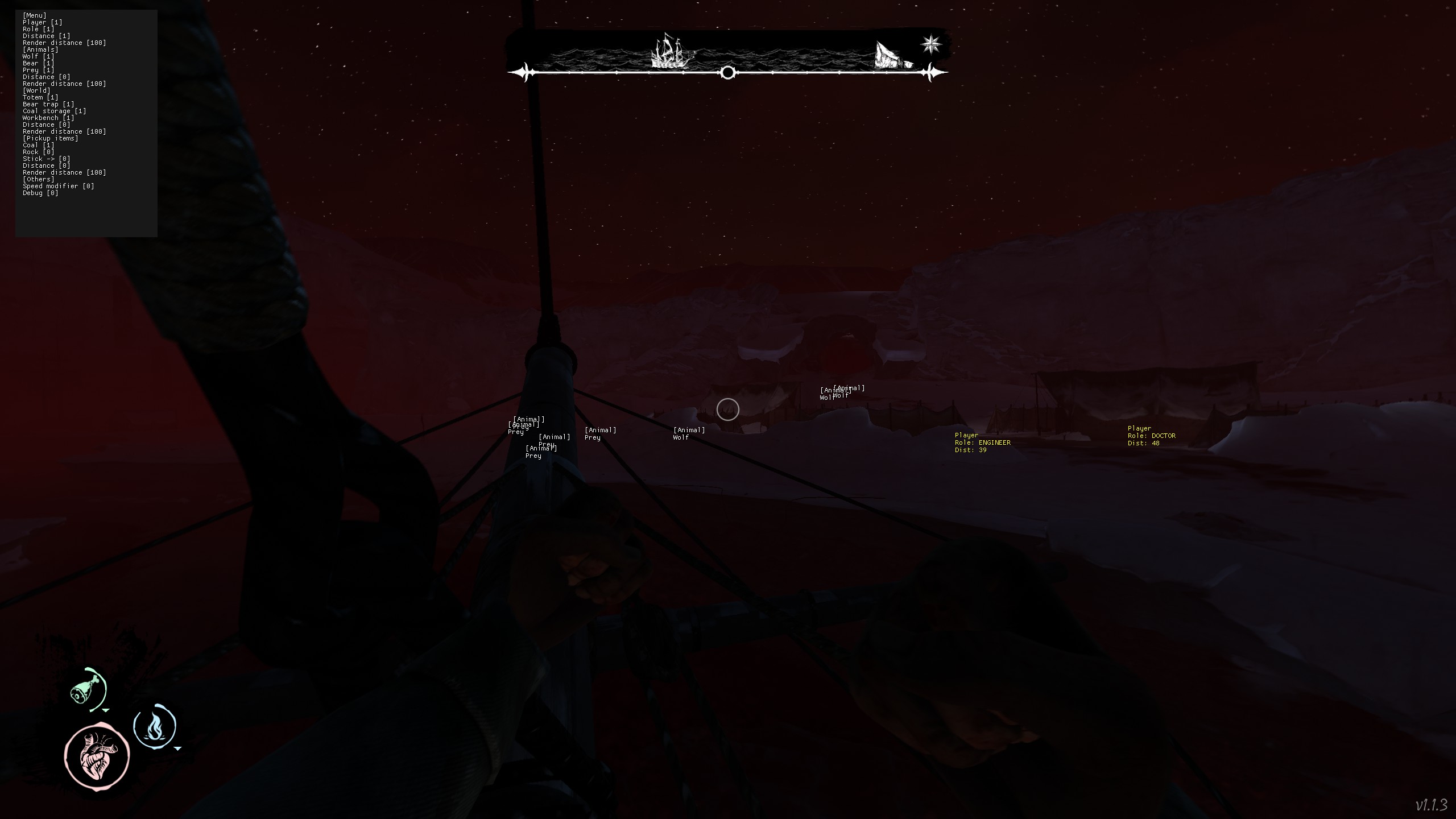Viewport: 1456px width, 819px height.
Task: Toggle the Player option in the menu
Action: coord(42,22)
